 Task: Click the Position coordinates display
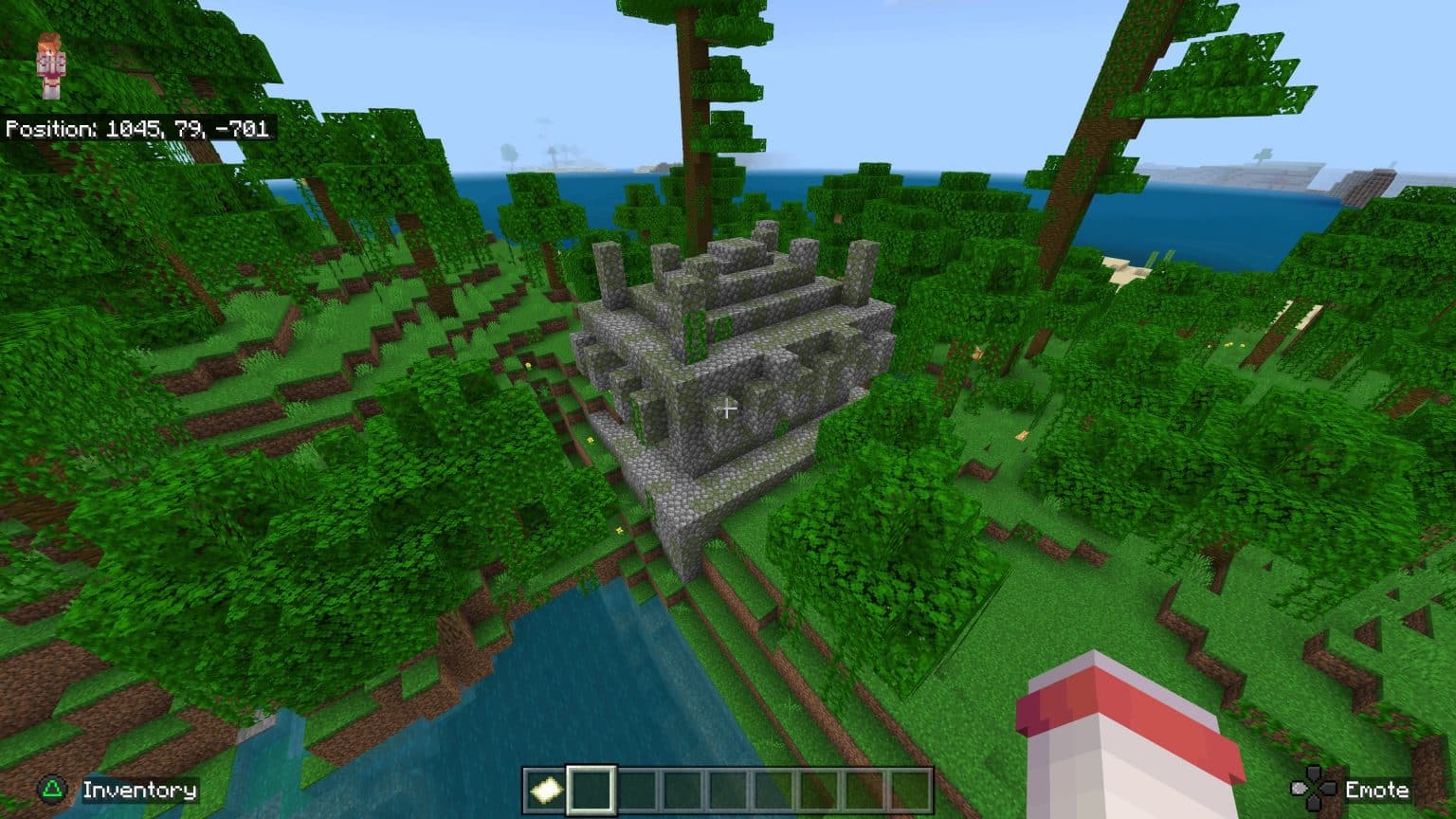(140, 127)
